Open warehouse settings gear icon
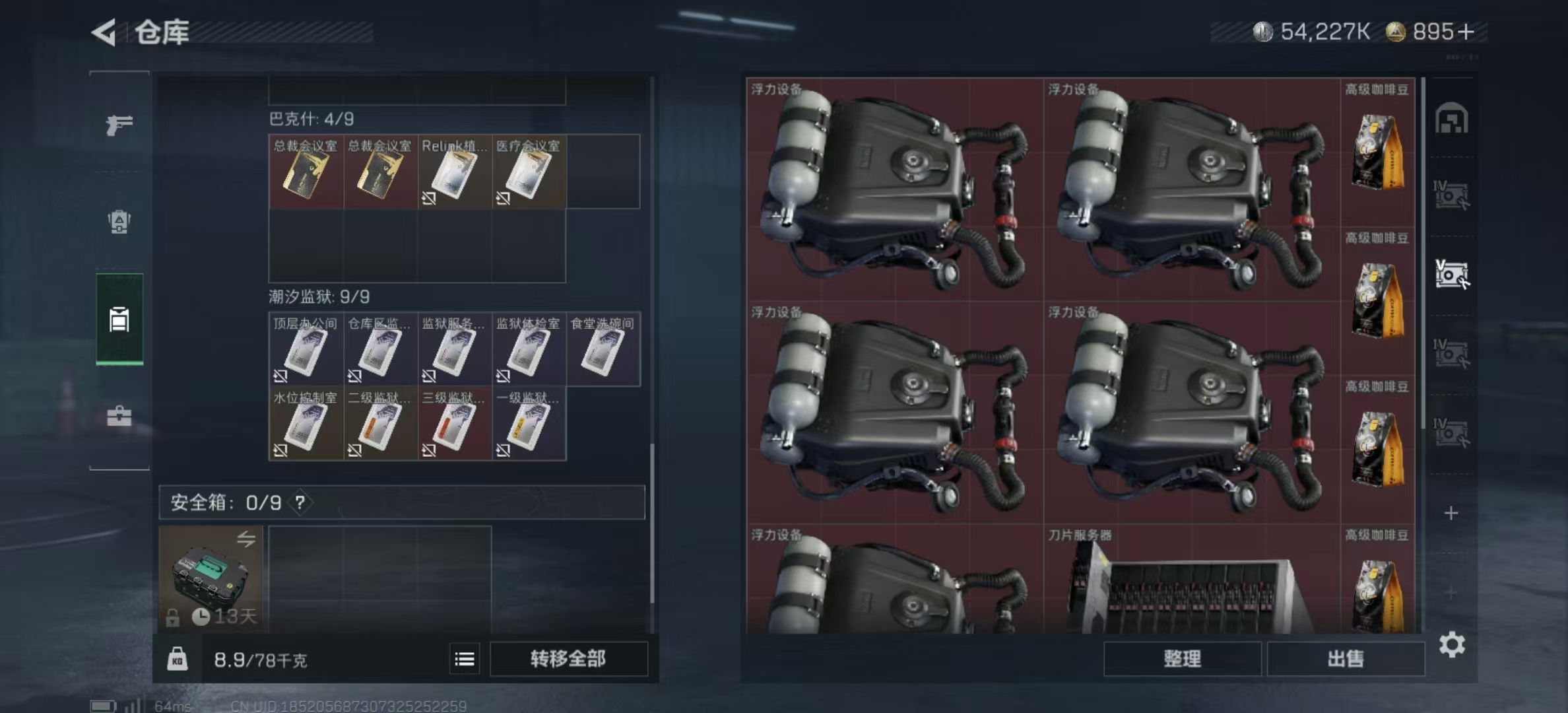 point(1452,644)
